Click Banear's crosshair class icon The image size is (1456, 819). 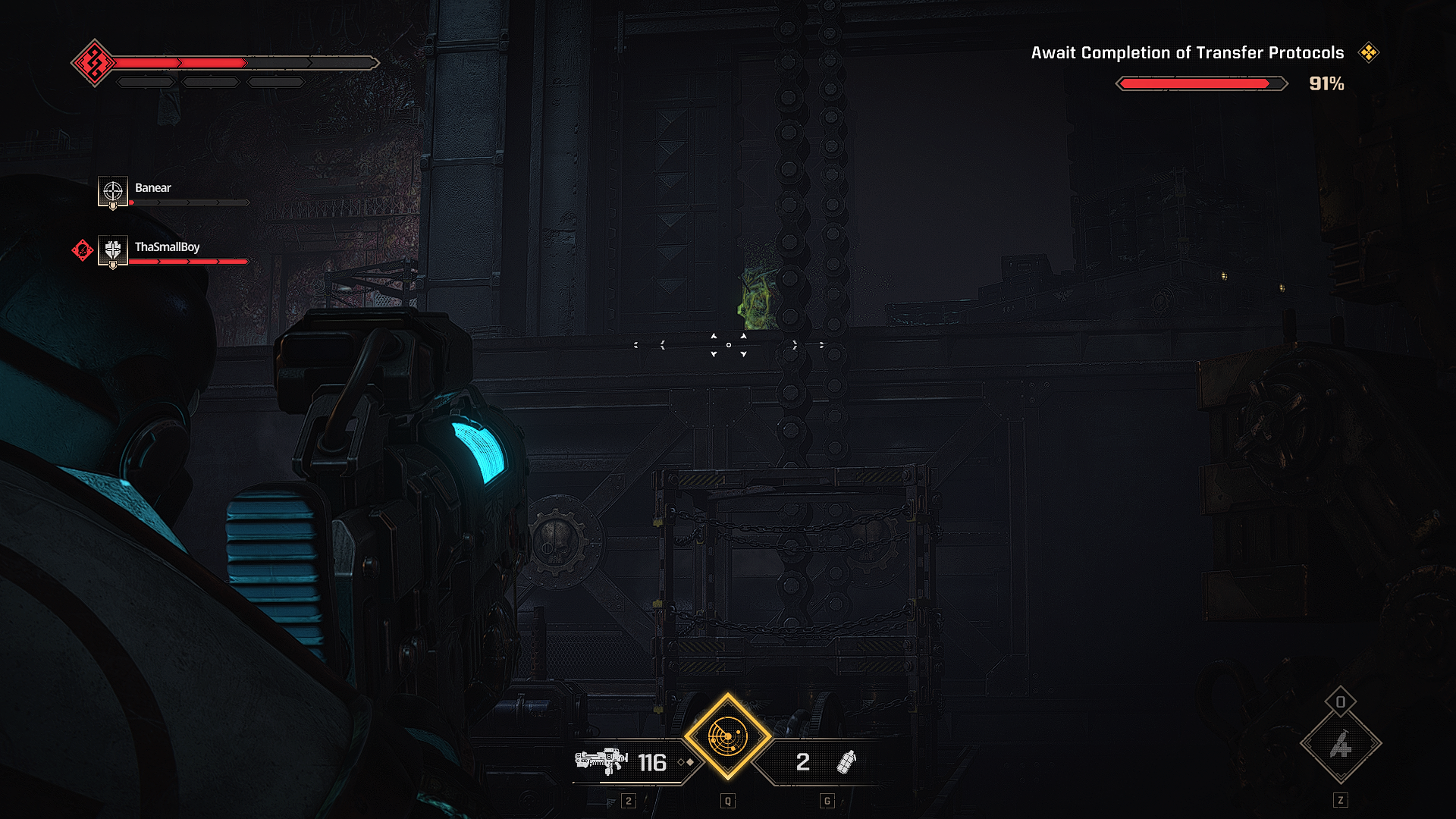pyautogui.click(x=112, y=191)
